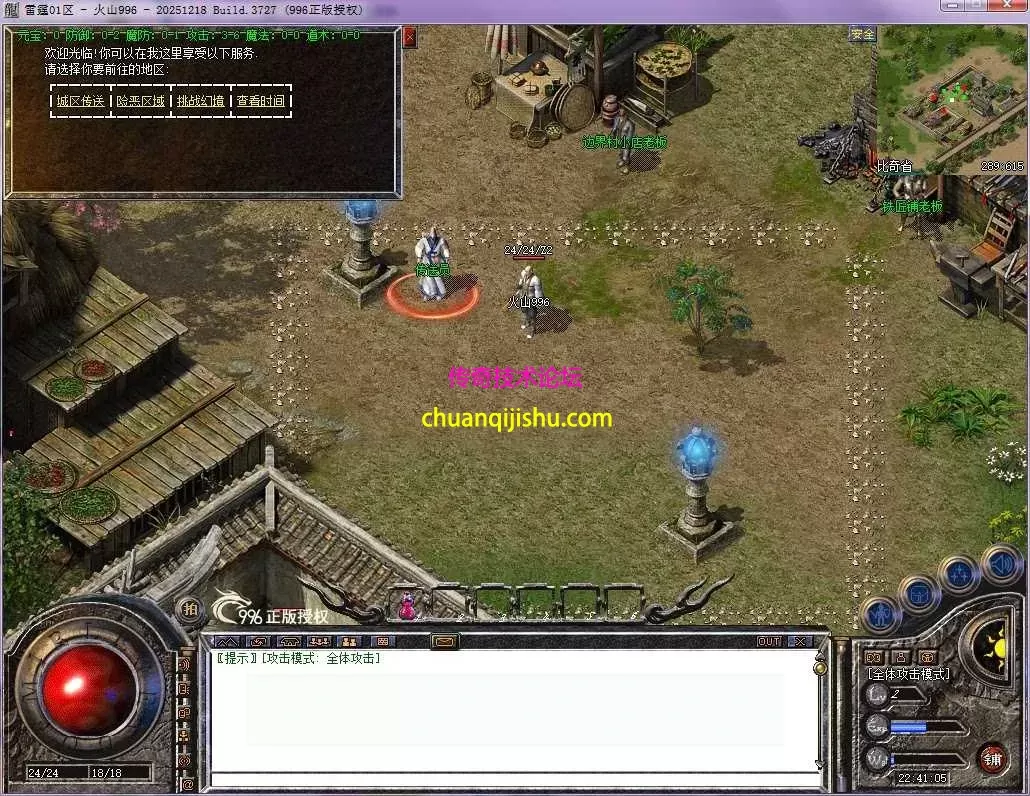The height and width of the screenshot is (796, 1030).
Task: Click the round 拍 auction button
Action: point(187,608)
